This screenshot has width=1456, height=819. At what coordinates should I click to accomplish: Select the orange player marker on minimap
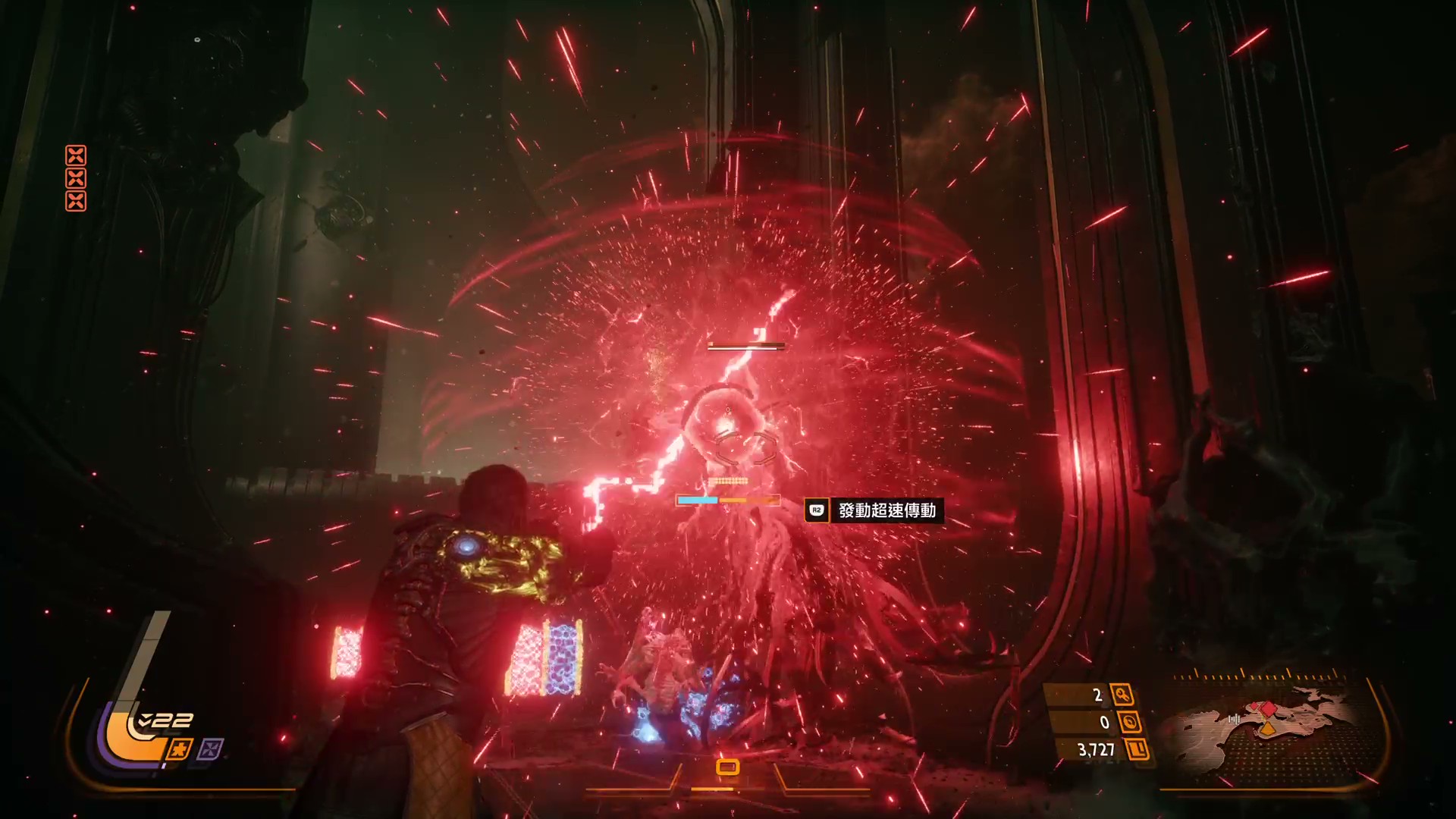click(x=1267, y=730)
